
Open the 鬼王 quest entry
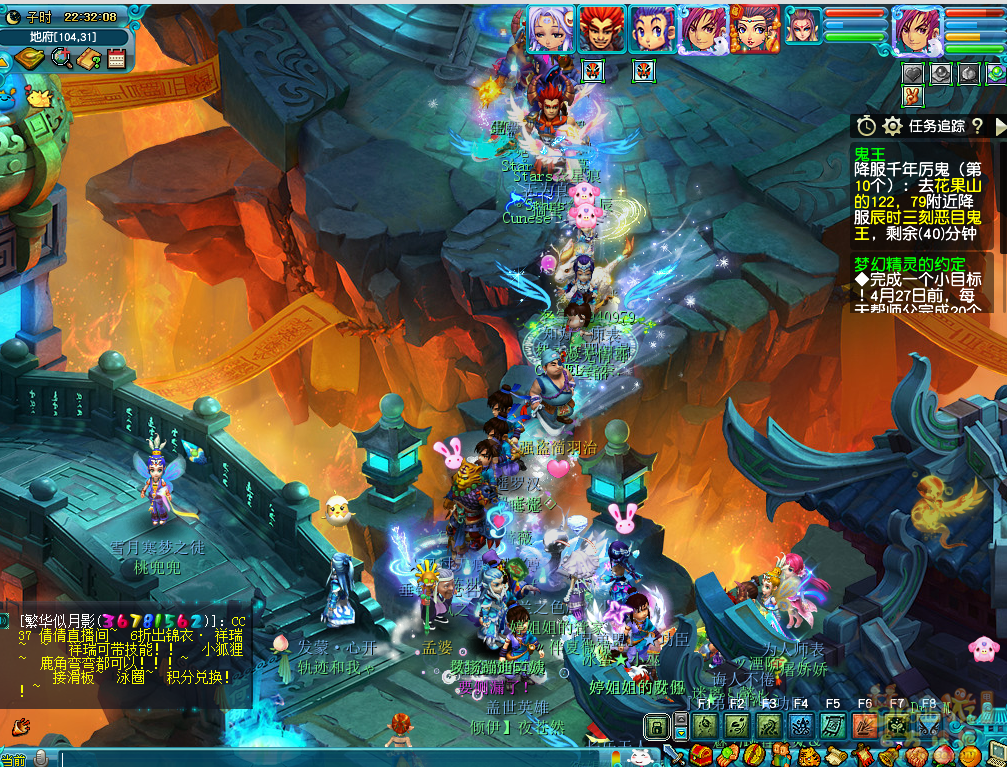(871, 152)
